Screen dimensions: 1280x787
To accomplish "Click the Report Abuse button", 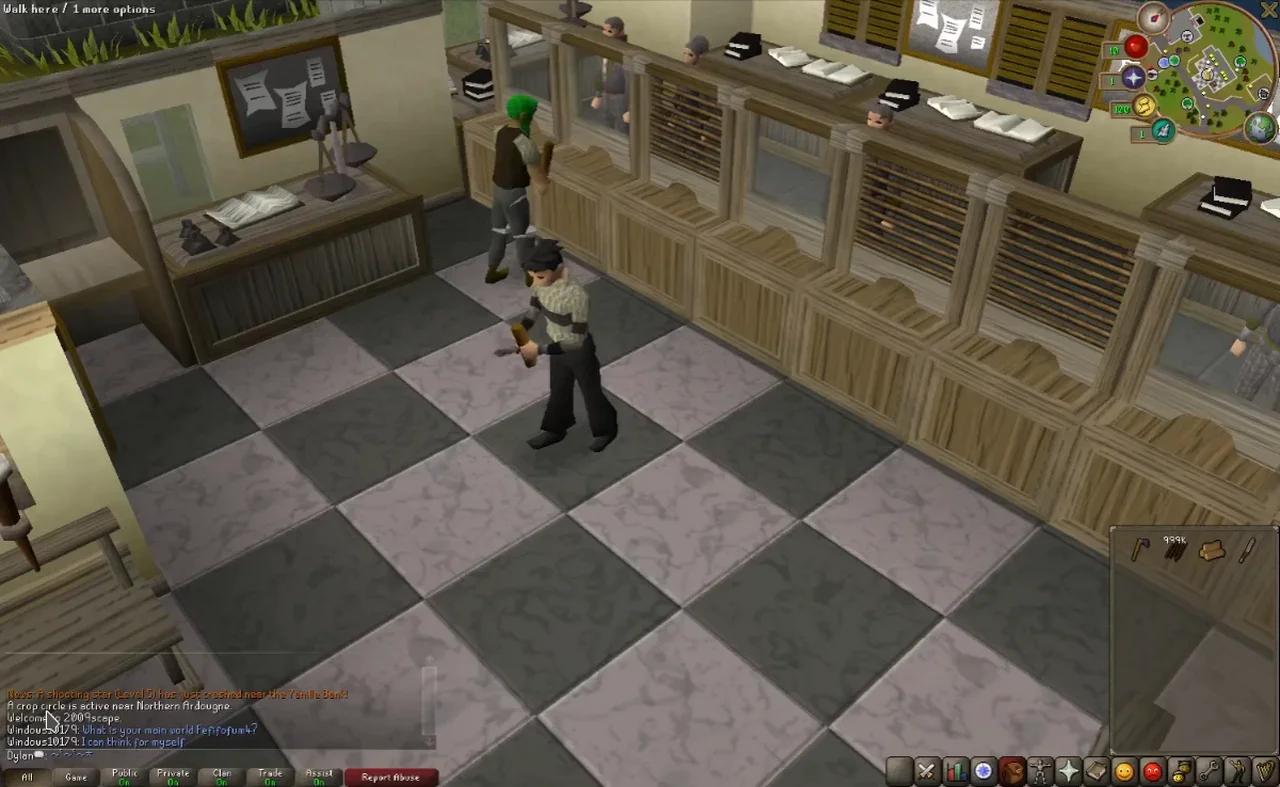I will [391, 777].
